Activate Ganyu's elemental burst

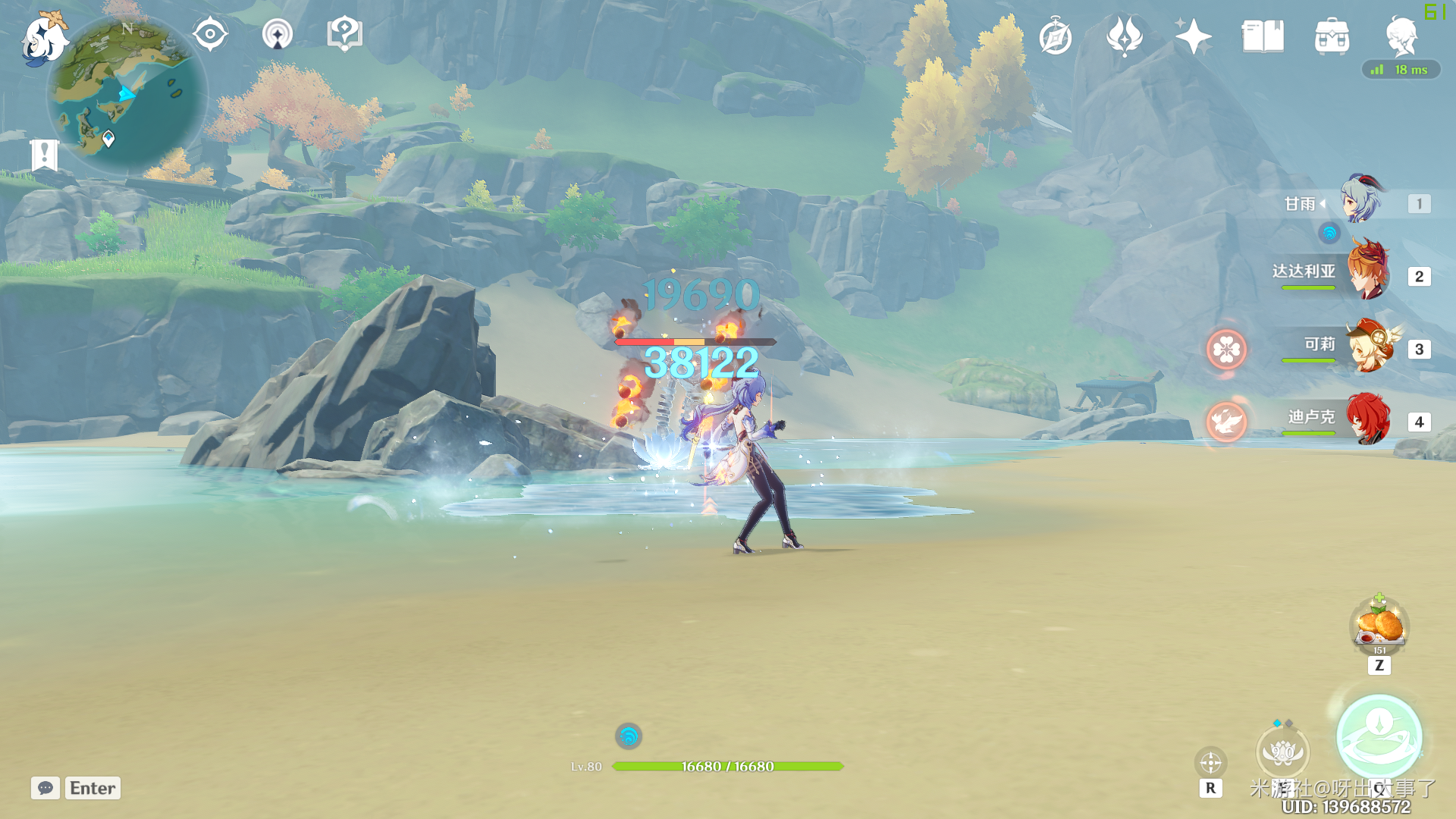[1379, 738]
